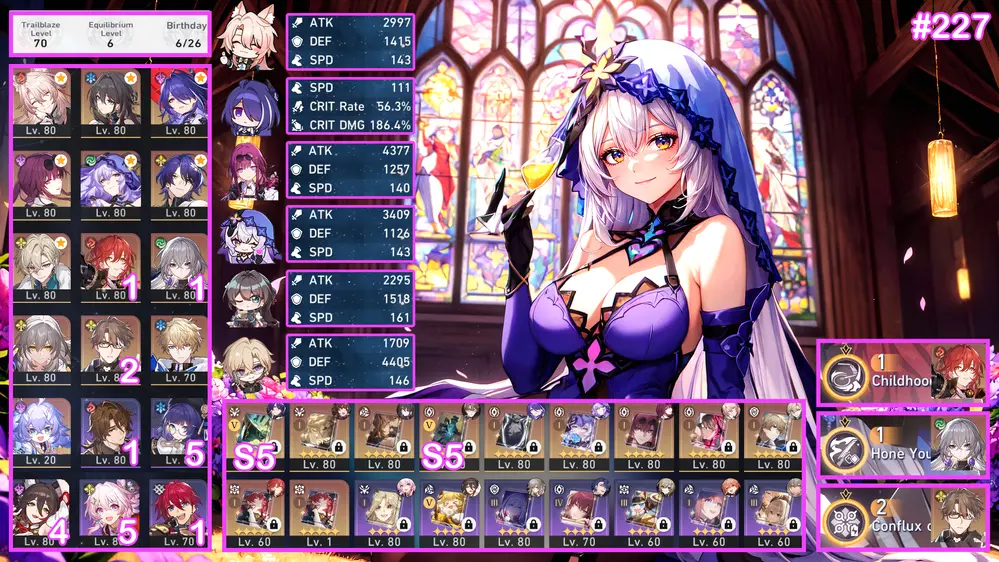The width and height of the screenshot is (999, 562).
Task: Select blond Gepard's Lv. 70 character tile
Action: pyautogui.click(x=180, y=347)
